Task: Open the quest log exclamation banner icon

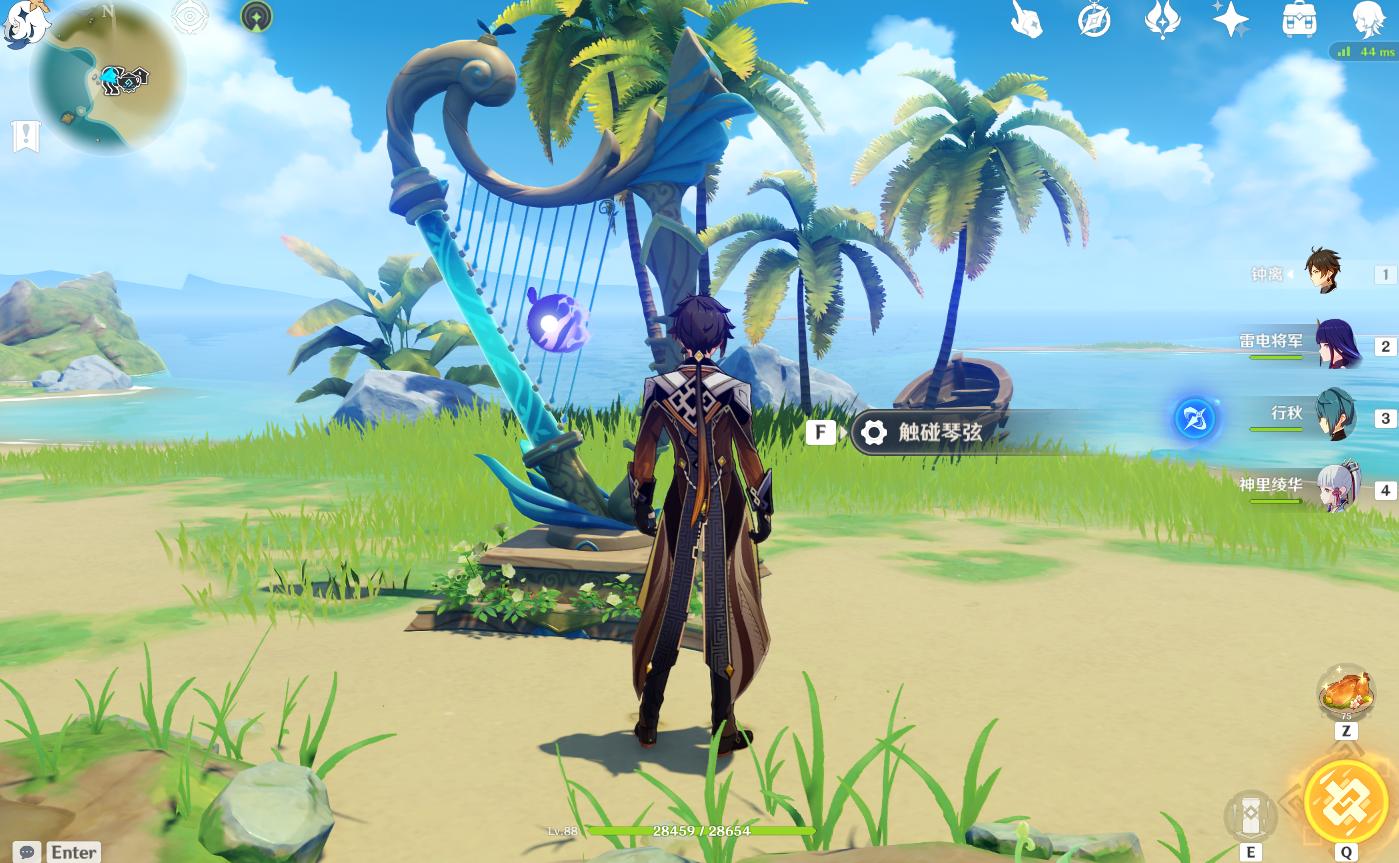Action: (x=26, y=136)
